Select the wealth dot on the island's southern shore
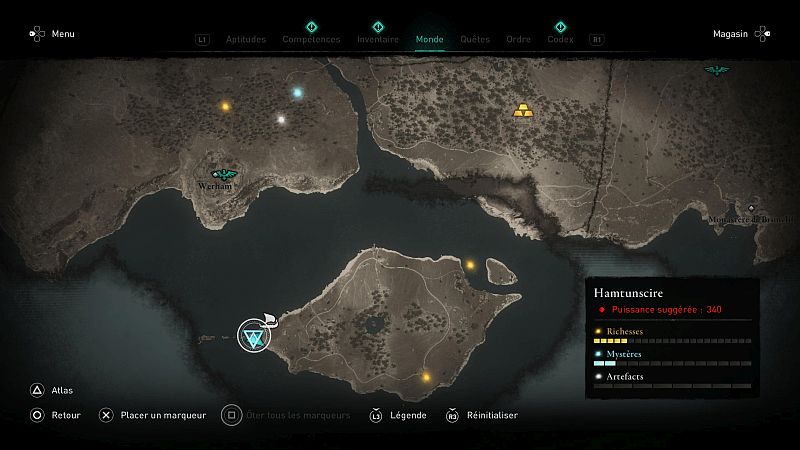Viewport: 800px width, 450px height. tap(427, 378)
